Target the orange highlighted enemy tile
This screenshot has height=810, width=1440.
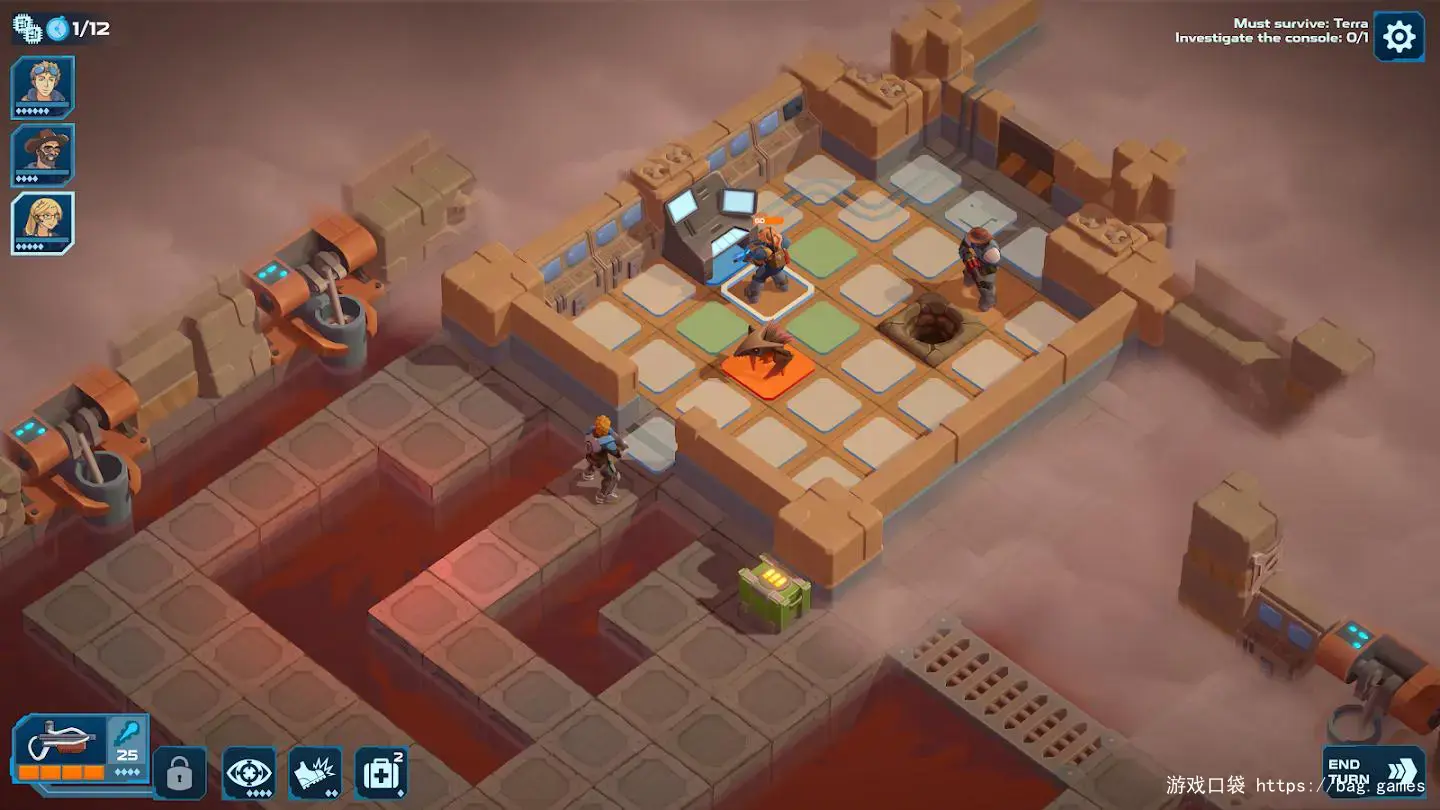(x=766, y=373)
